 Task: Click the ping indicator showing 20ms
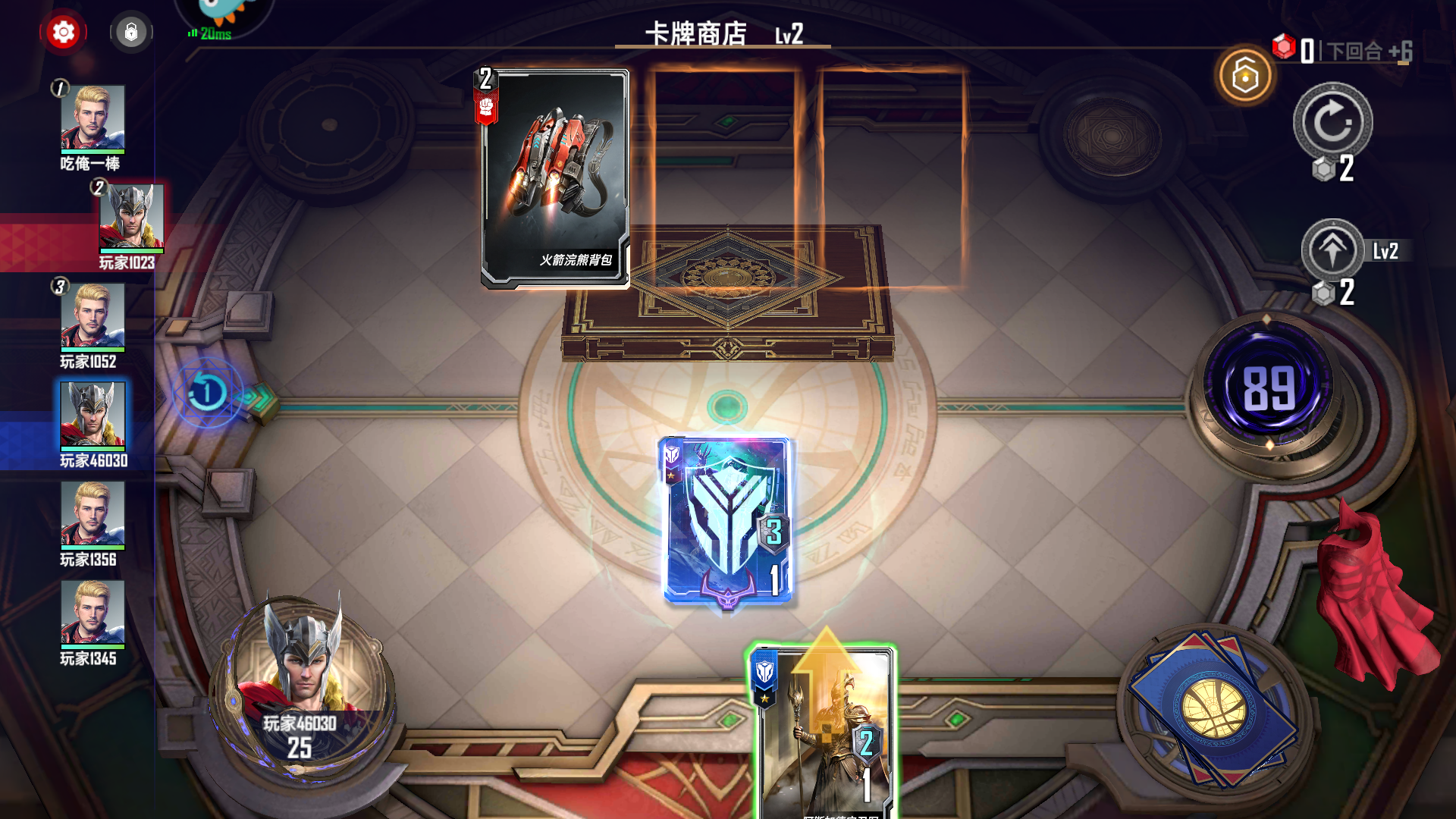[x=210, y=33]
